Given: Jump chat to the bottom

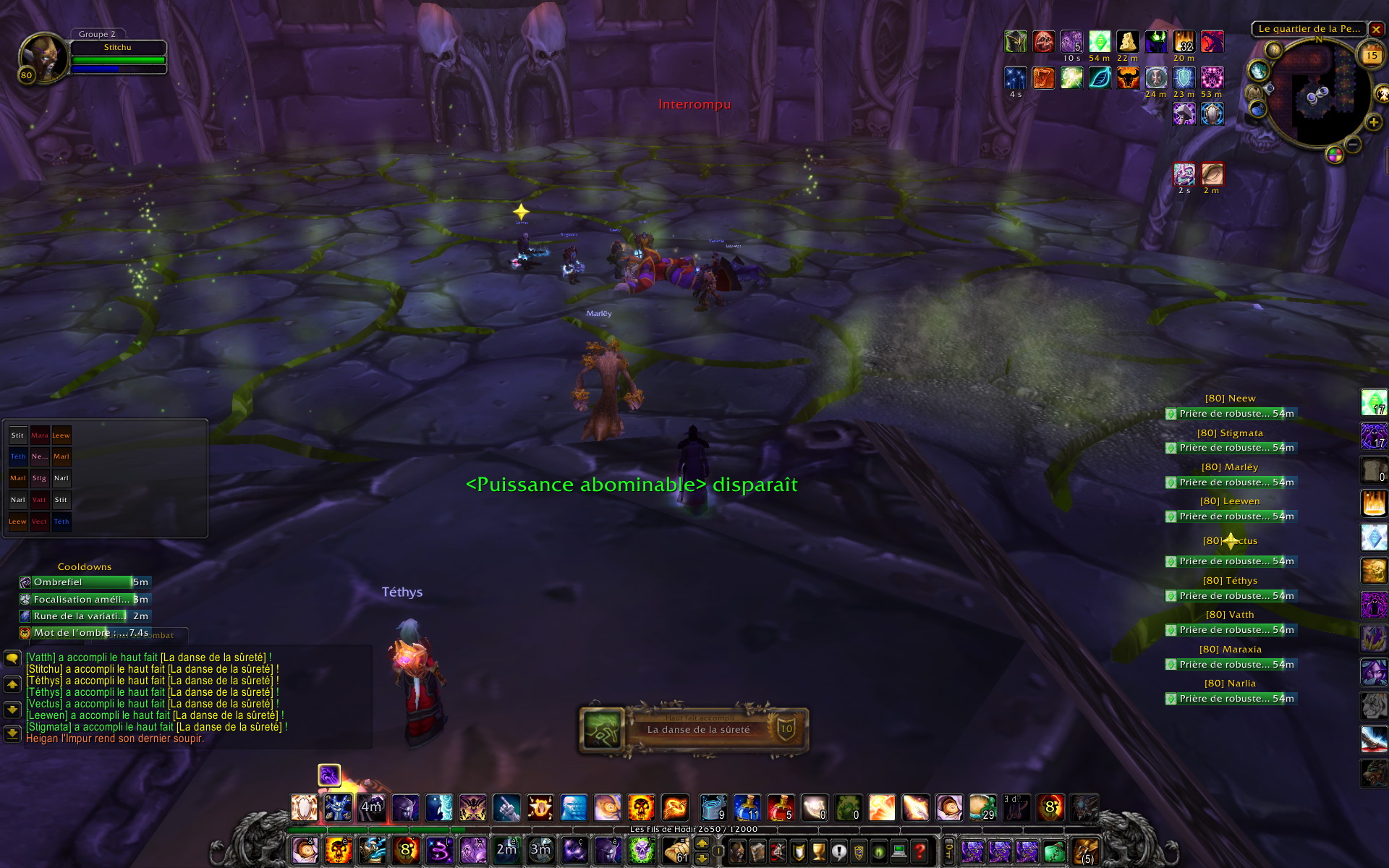Looking at the screenshot, I should tap(12, 734).
